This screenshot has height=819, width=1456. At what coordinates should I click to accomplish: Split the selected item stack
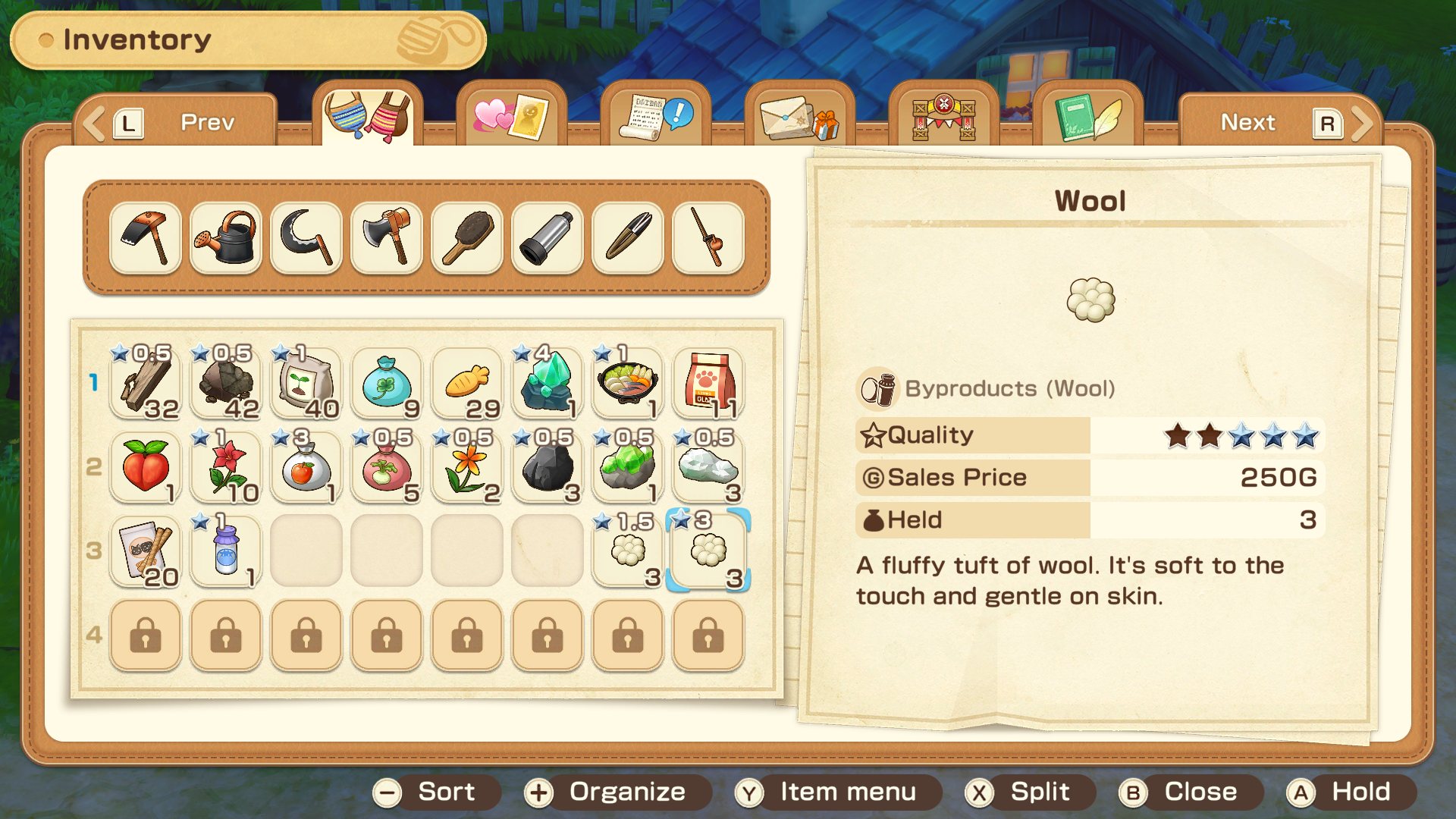pyautogui.click(x=1030, y=792)
